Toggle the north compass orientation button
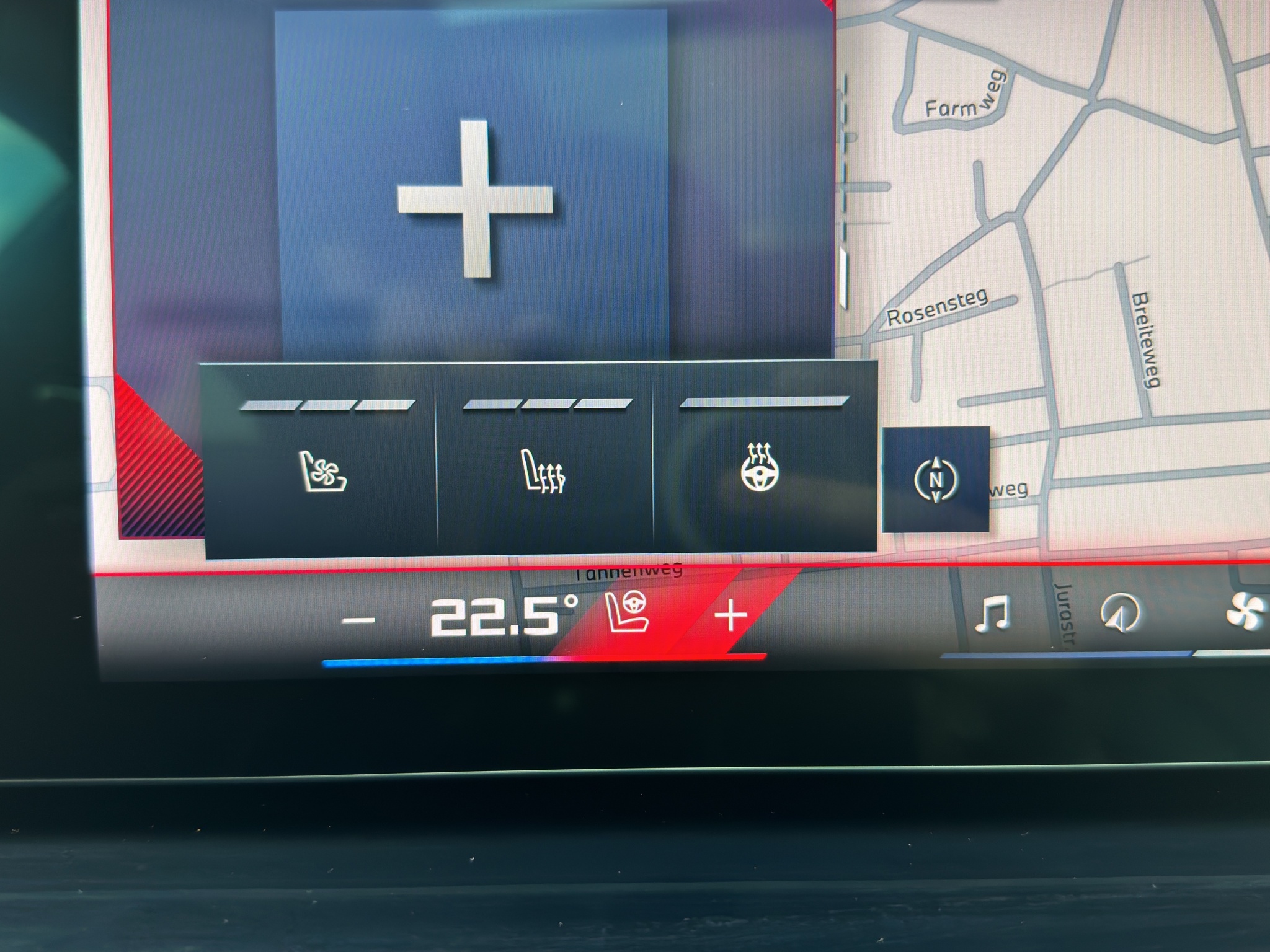Viewport: 1270px width, 952px height. (936, 479)
